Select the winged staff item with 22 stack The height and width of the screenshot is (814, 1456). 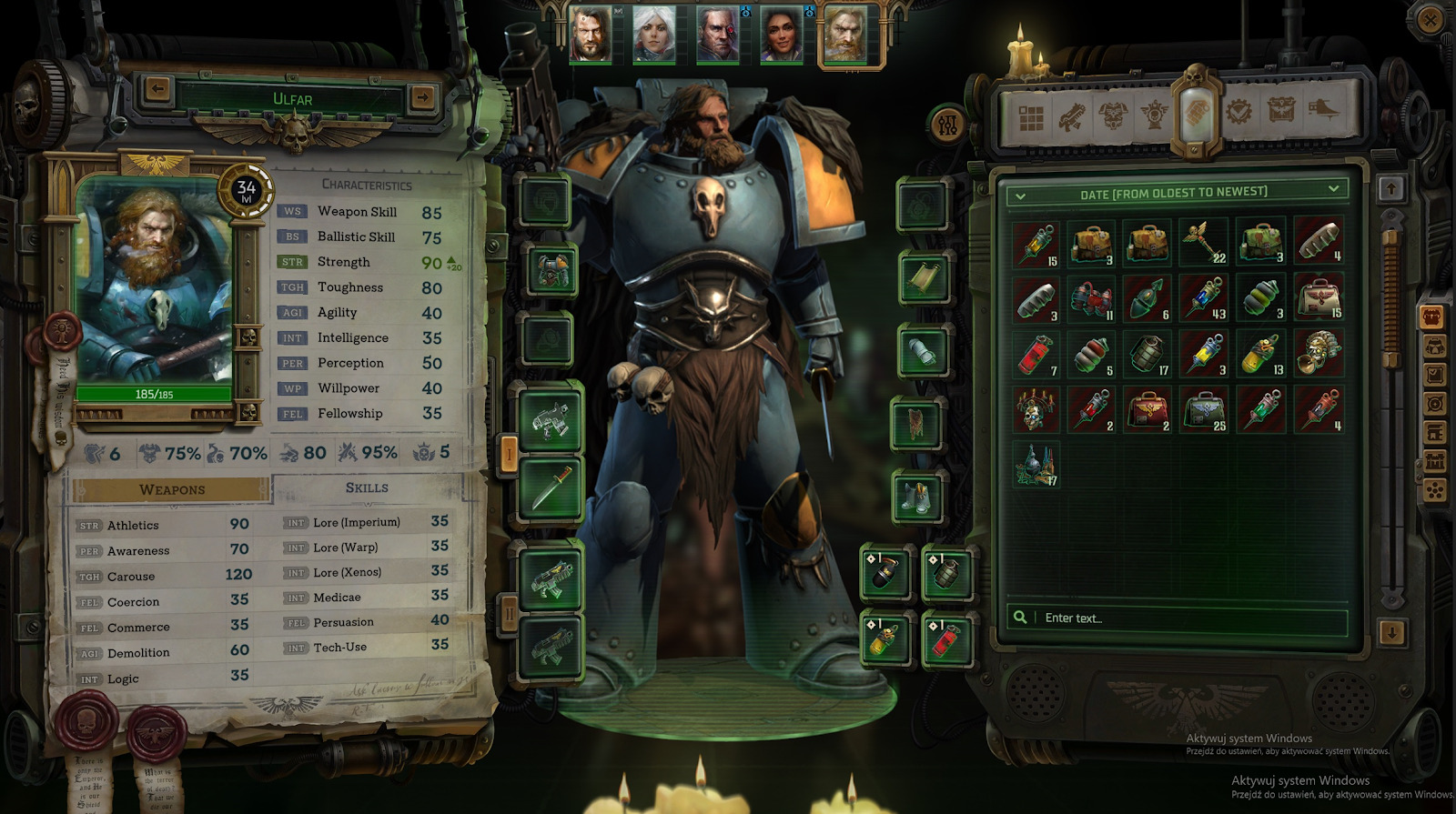click(1204, 242)
